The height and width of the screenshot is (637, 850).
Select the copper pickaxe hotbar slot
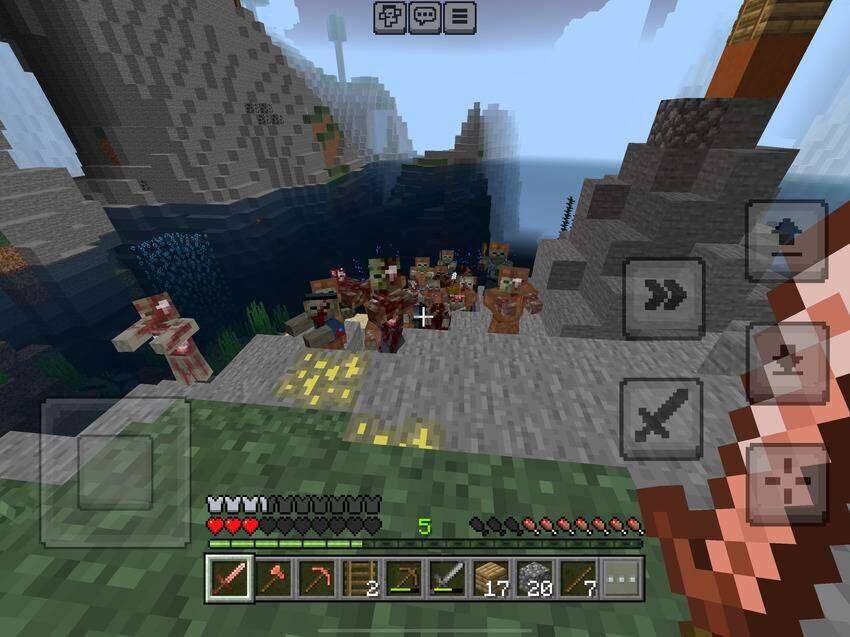(317, 578)
